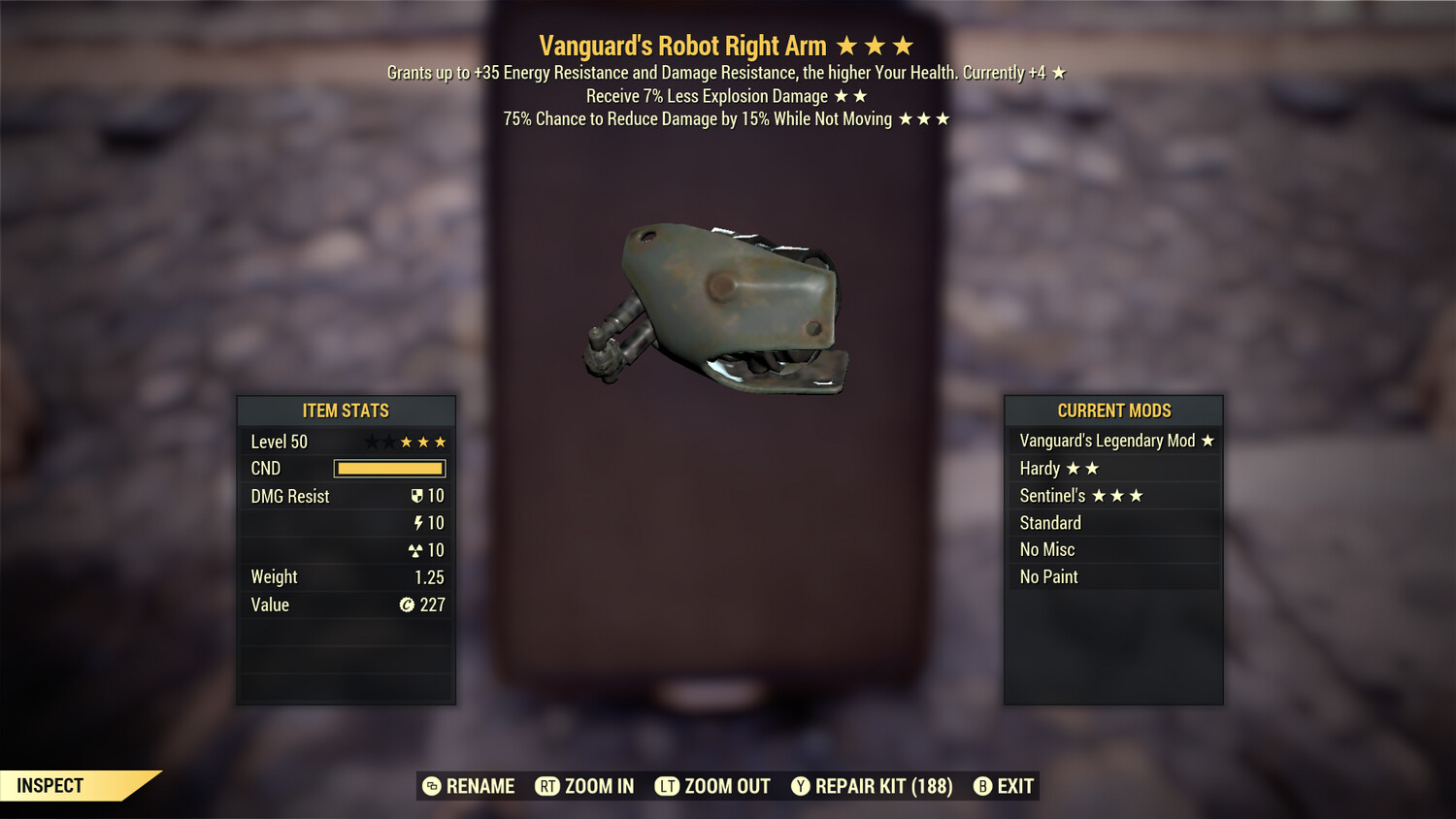1456x819 pixels.
Task: Toggle the star beside Vanguard's Legendary Mod
Action: [1207, 441]
